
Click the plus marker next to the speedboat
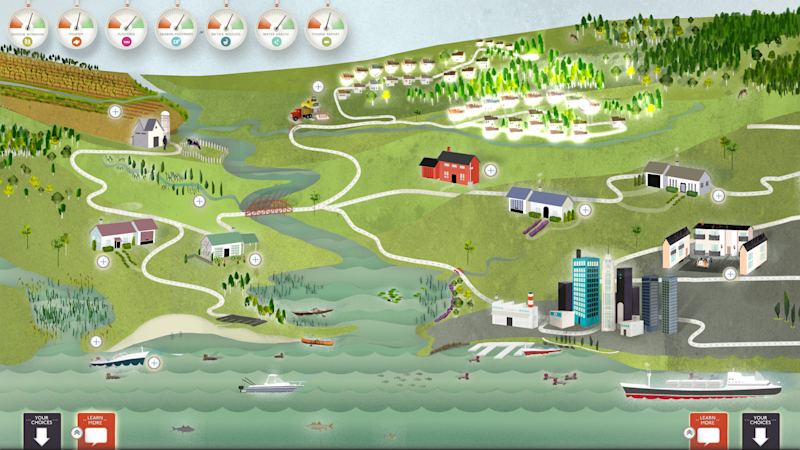154,363
